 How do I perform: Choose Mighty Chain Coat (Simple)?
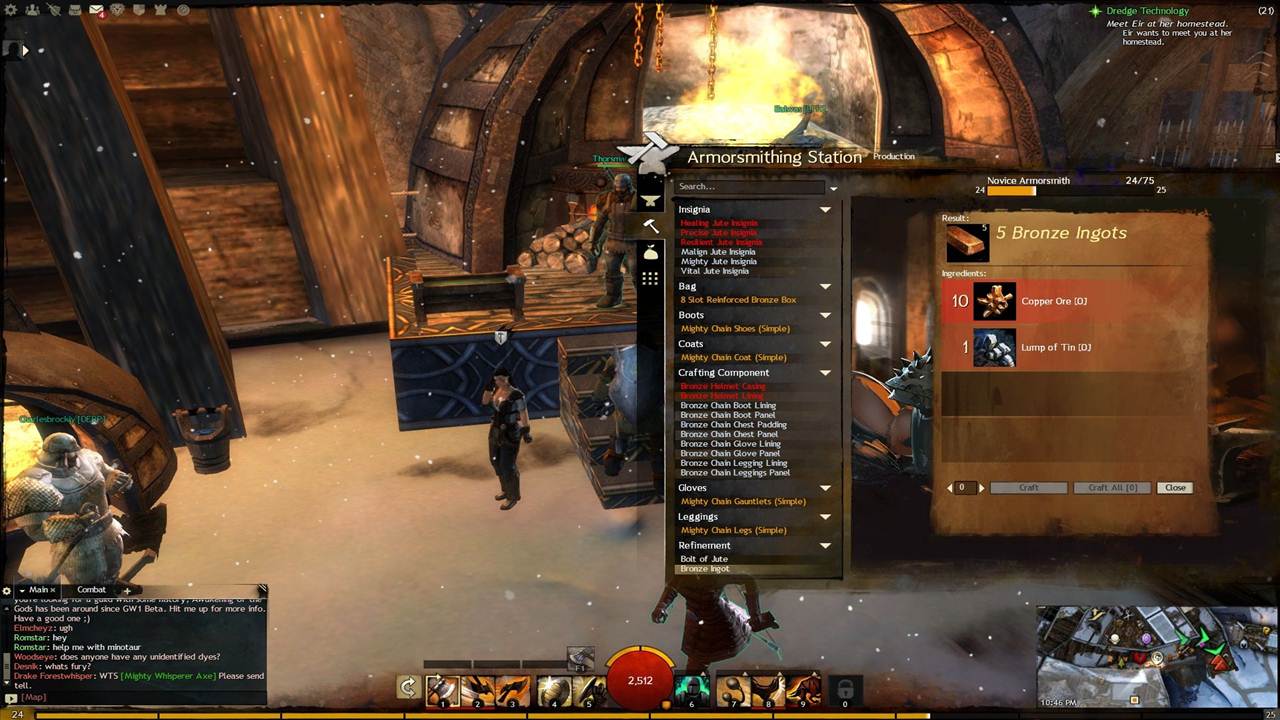[733, 358]
